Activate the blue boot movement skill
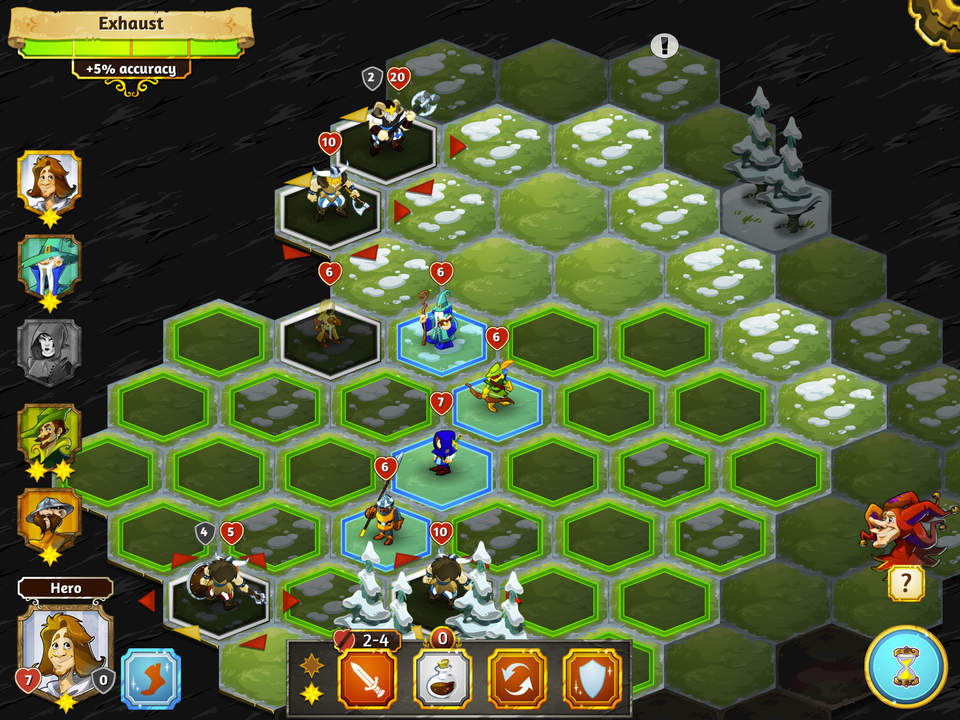This screenshot has height=720, width=960. [150, 679]
